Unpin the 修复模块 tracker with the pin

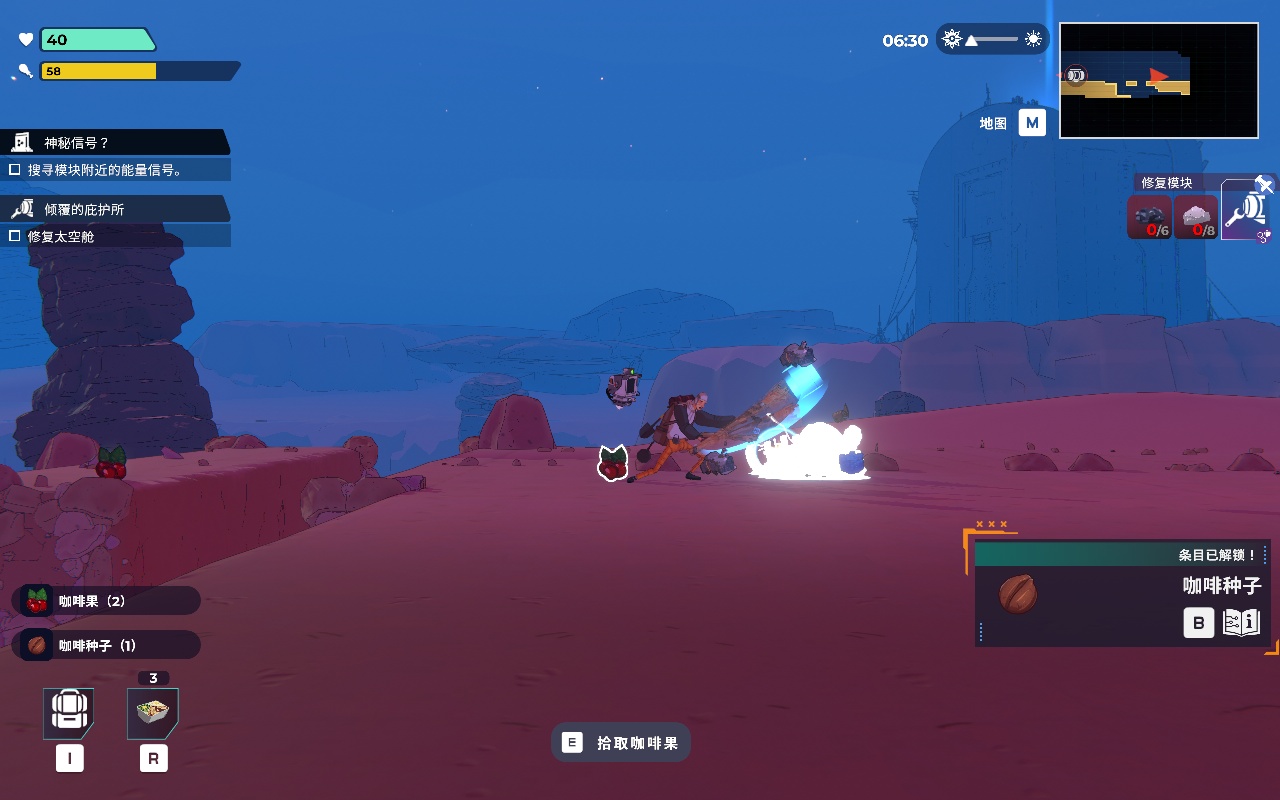click(x=1264, y=184)
